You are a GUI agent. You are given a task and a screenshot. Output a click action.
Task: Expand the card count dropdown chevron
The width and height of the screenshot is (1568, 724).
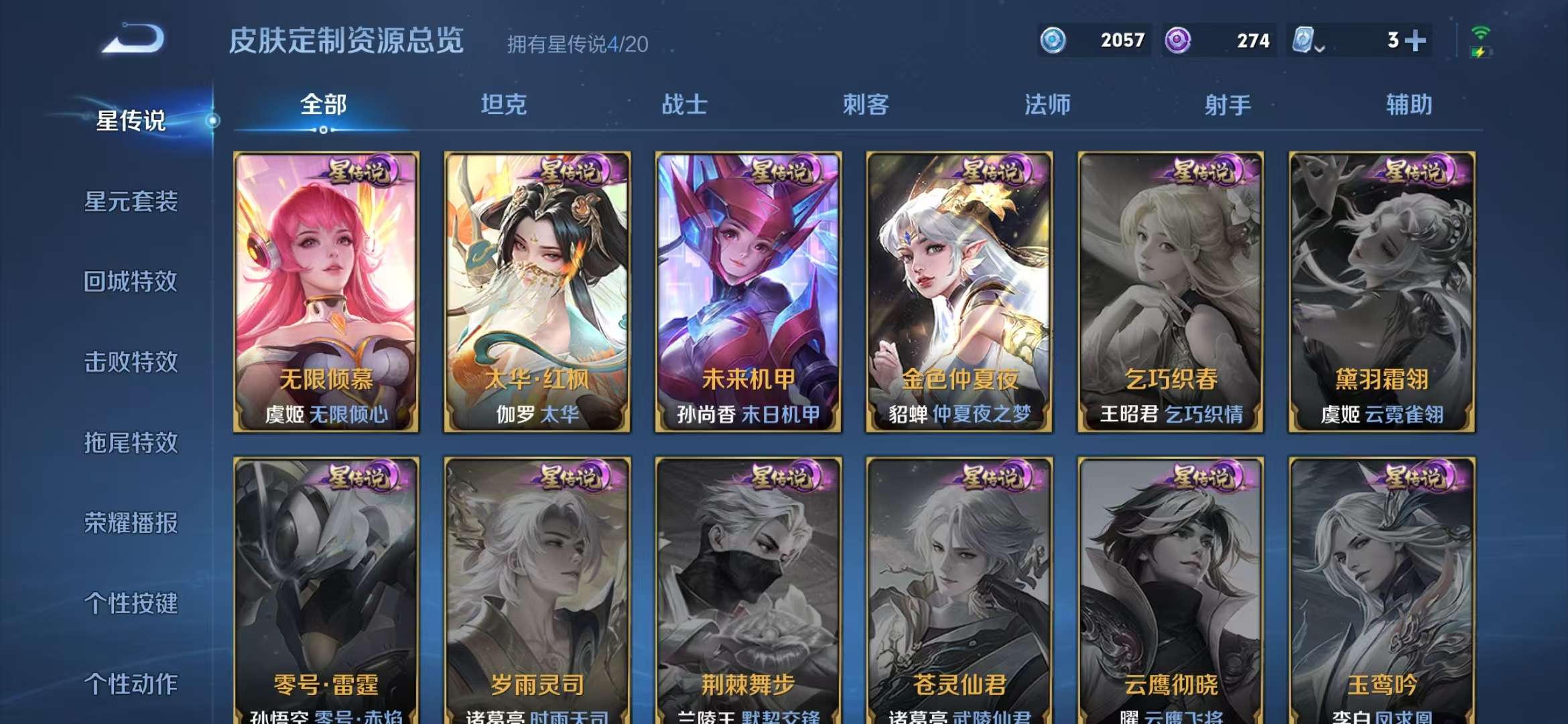[1319, 50]
